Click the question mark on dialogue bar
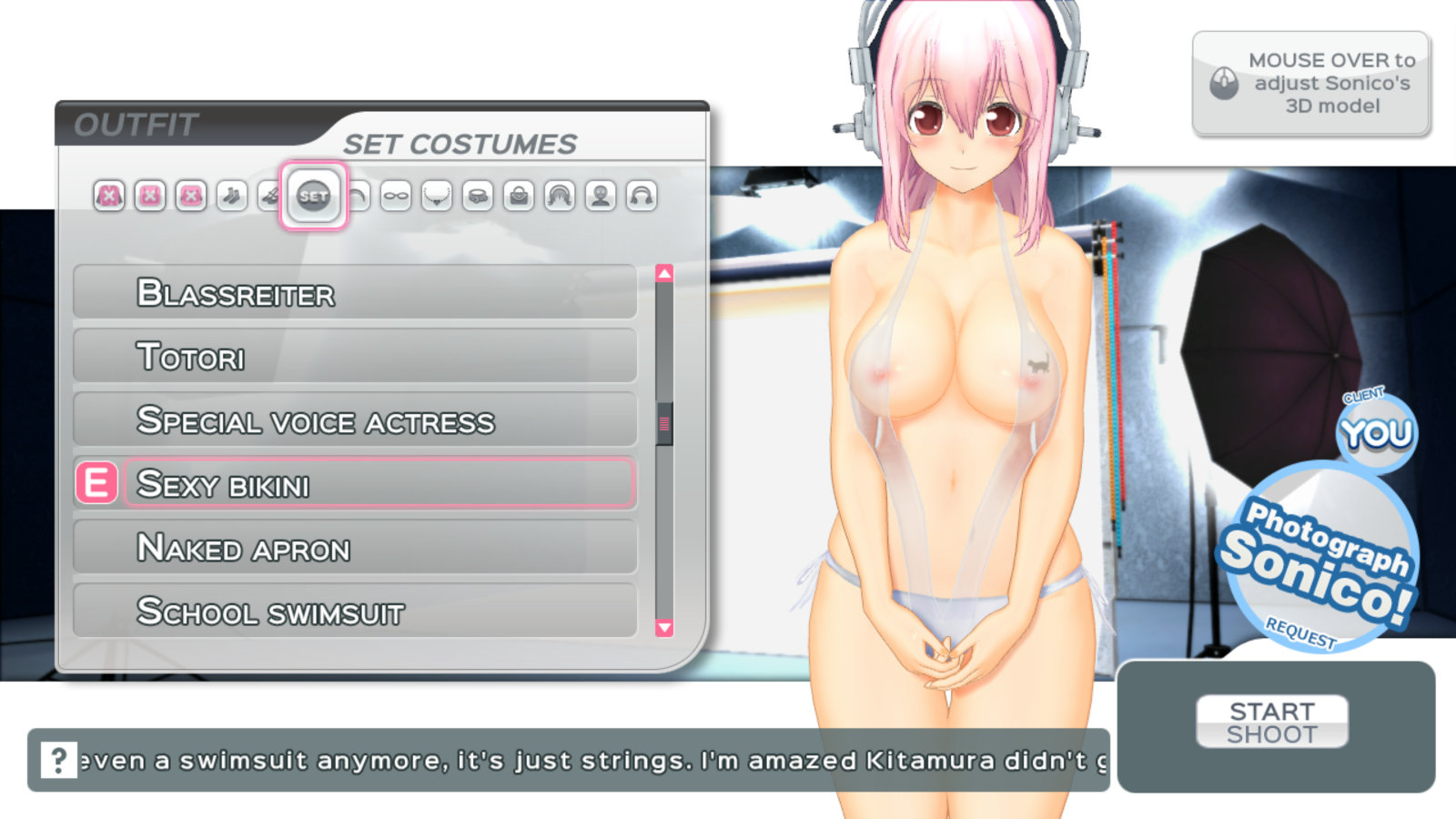The image size is (1456, 819). click(57, 758)
